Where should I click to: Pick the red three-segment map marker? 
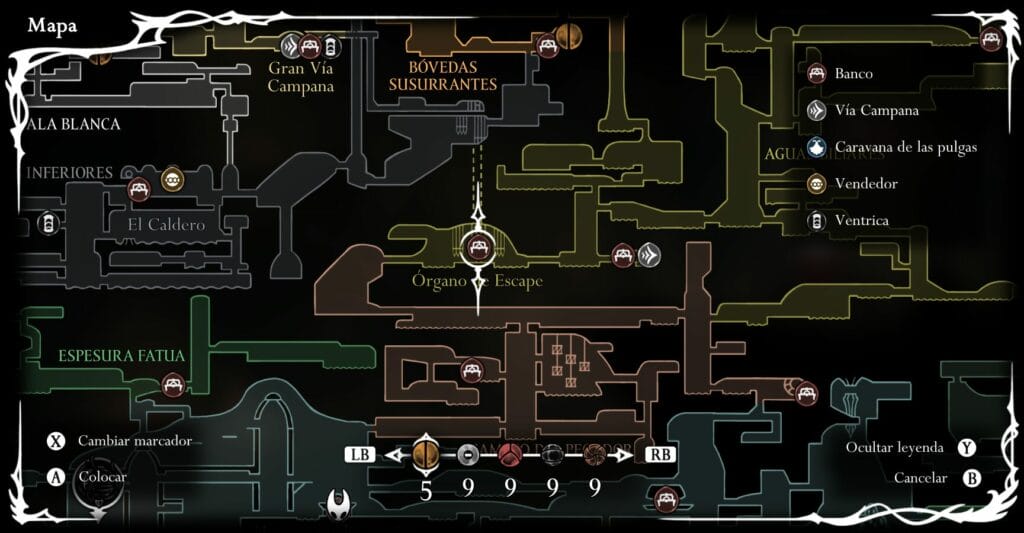(x=510, y=455)
